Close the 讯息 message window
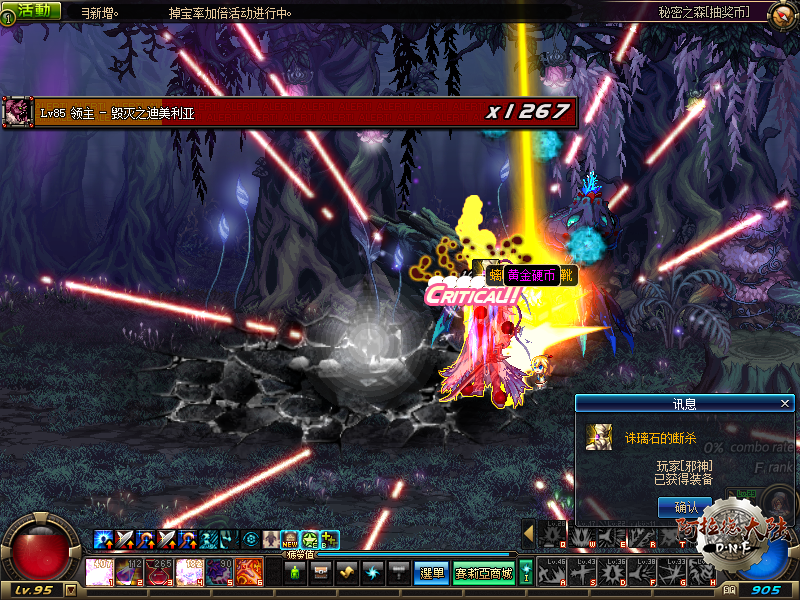 (x=785, y=403)
